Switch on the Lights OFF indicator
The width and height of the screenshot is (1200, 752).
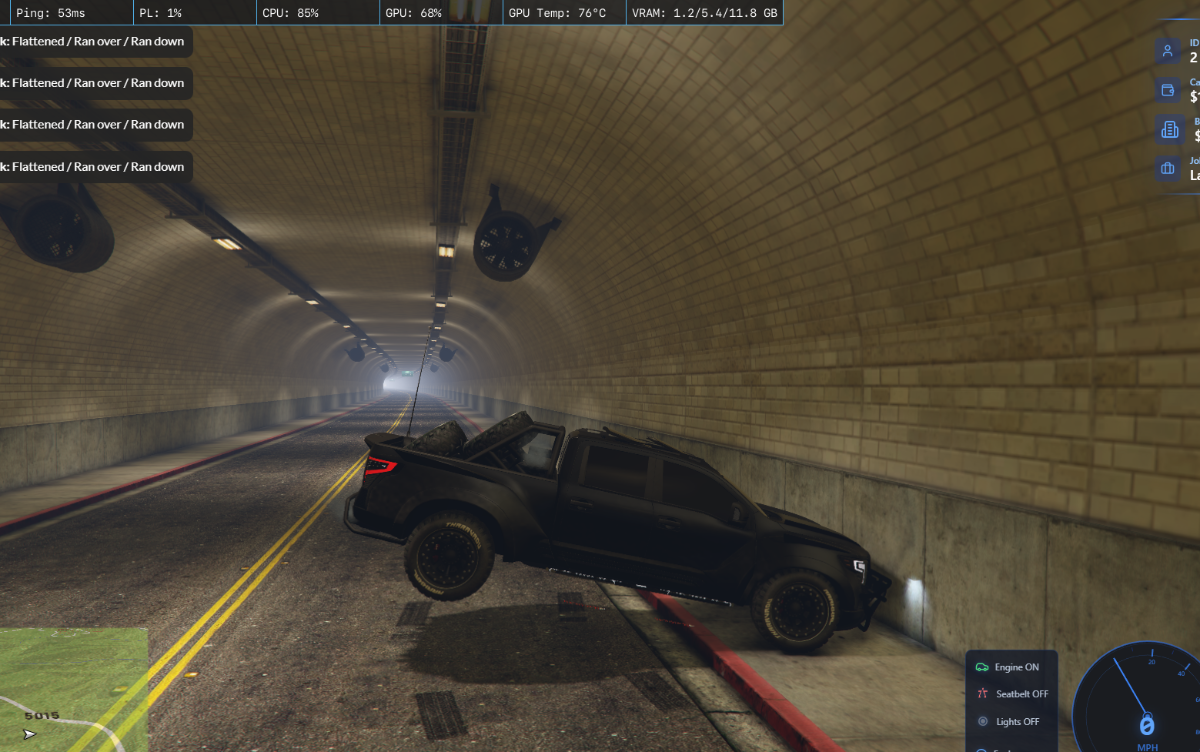[x=1010, y=721]
